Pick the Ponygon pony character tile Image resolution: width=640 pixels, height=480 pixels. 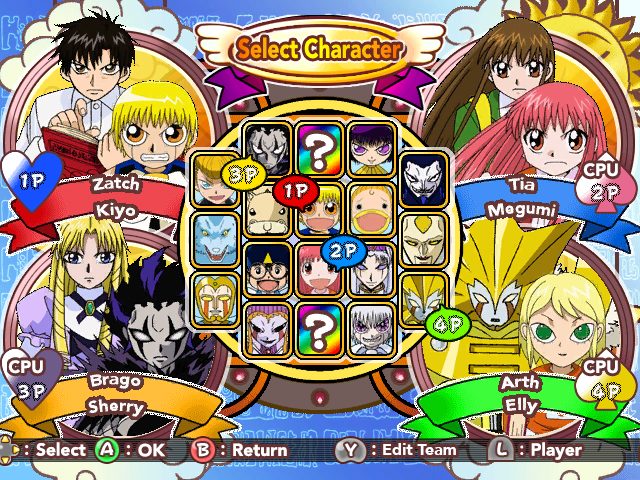pos(268,211)
